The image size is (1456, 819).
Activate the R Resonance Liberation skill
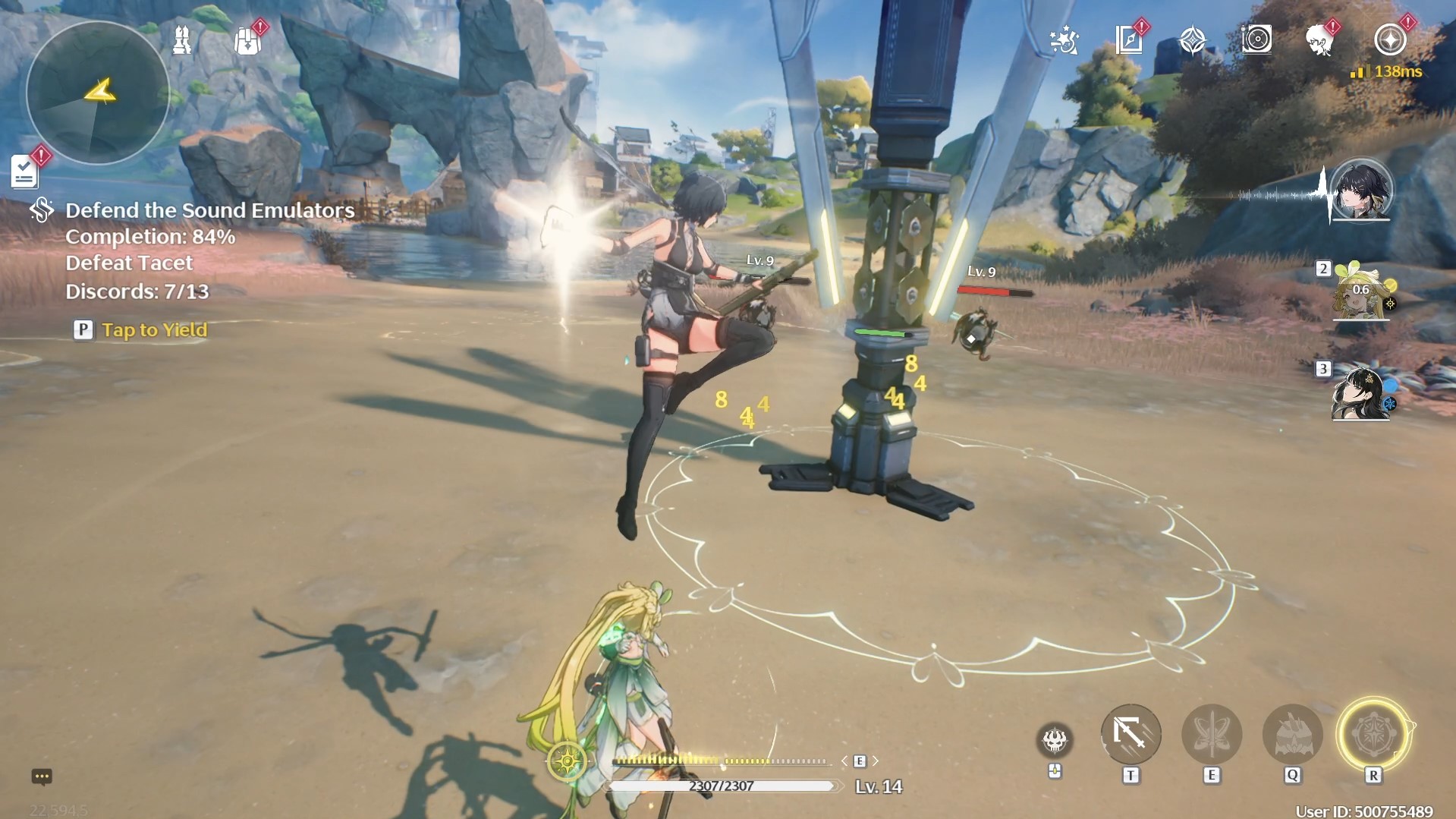1372,734
